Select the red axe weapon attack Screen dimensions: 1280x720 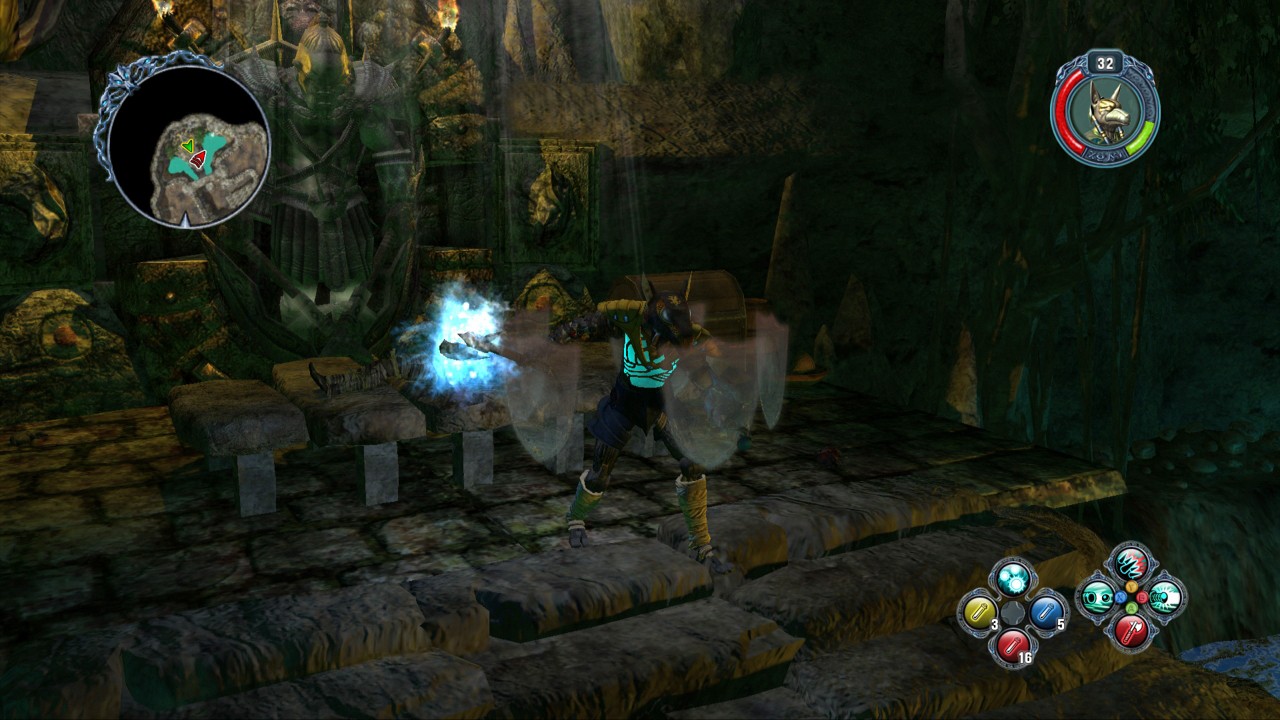coord(1131,631)
